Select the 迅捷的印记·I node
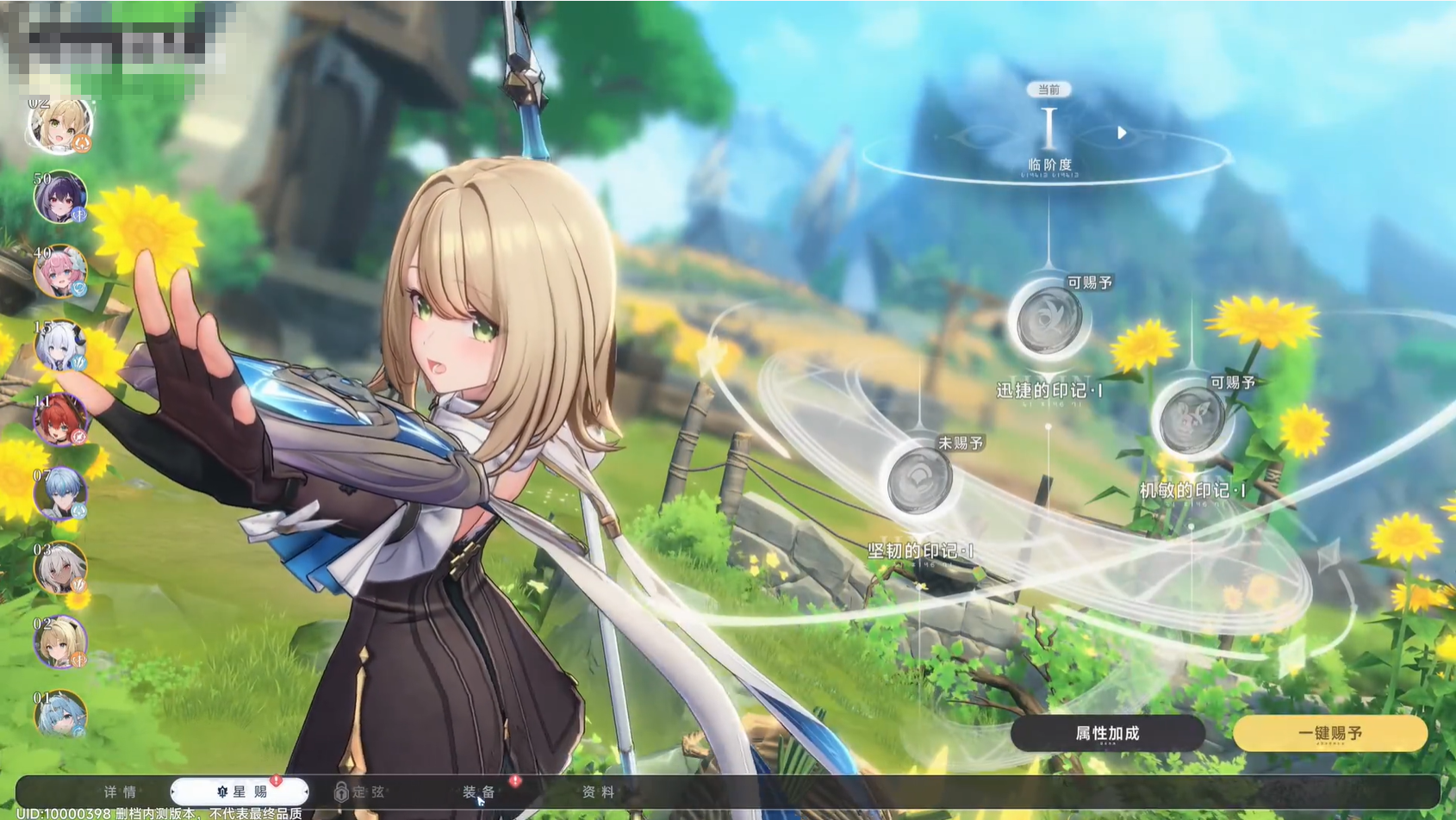 (x=1048, y=321)
